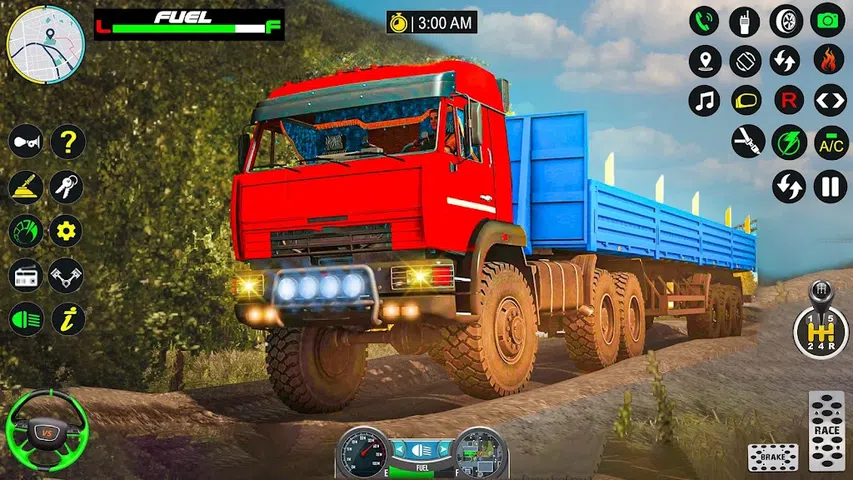Sound the horn icon
This screenshot has width=853, height=480.
coord(26,142)
